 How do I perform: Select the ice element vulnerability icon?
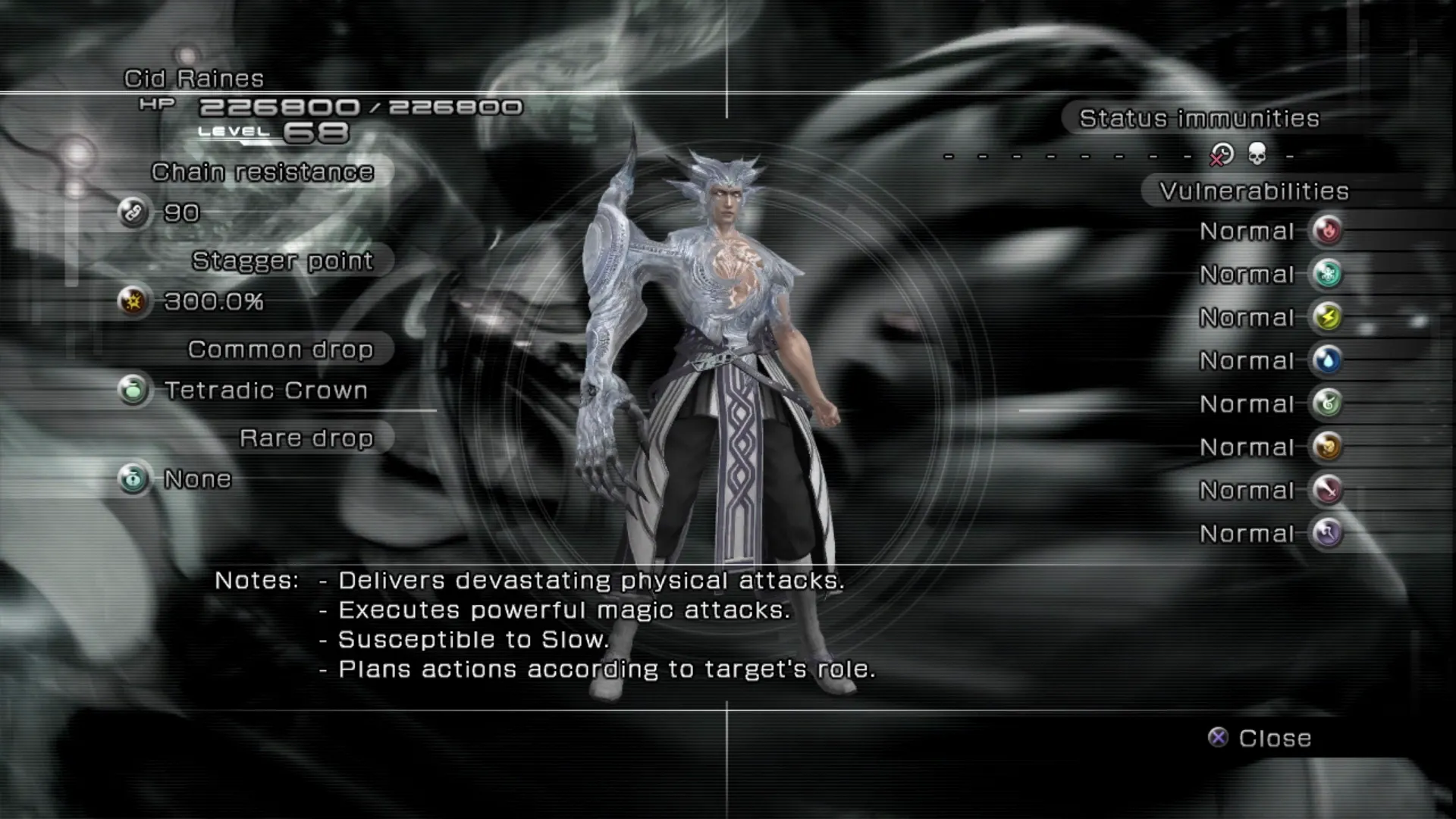tap(1327, 274)
